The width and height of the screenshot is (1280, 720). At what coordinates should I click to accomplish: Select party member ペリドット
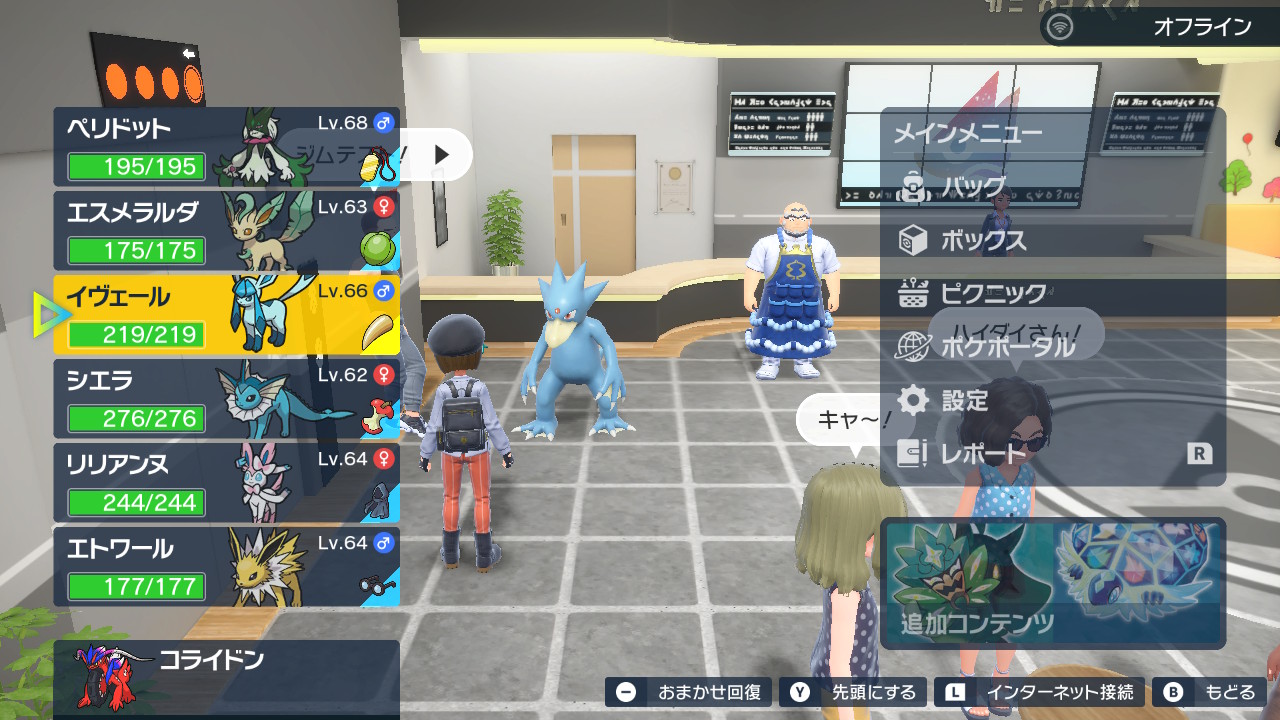226,147
